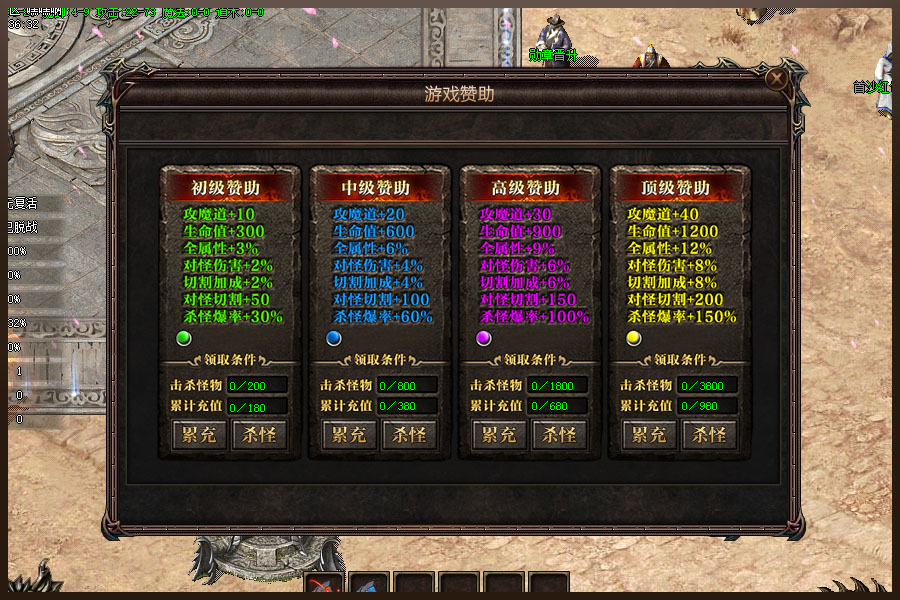The image size is (900, 600).
Task: Select the red skill hotbar slot
Action: click(x=324, y=588)
